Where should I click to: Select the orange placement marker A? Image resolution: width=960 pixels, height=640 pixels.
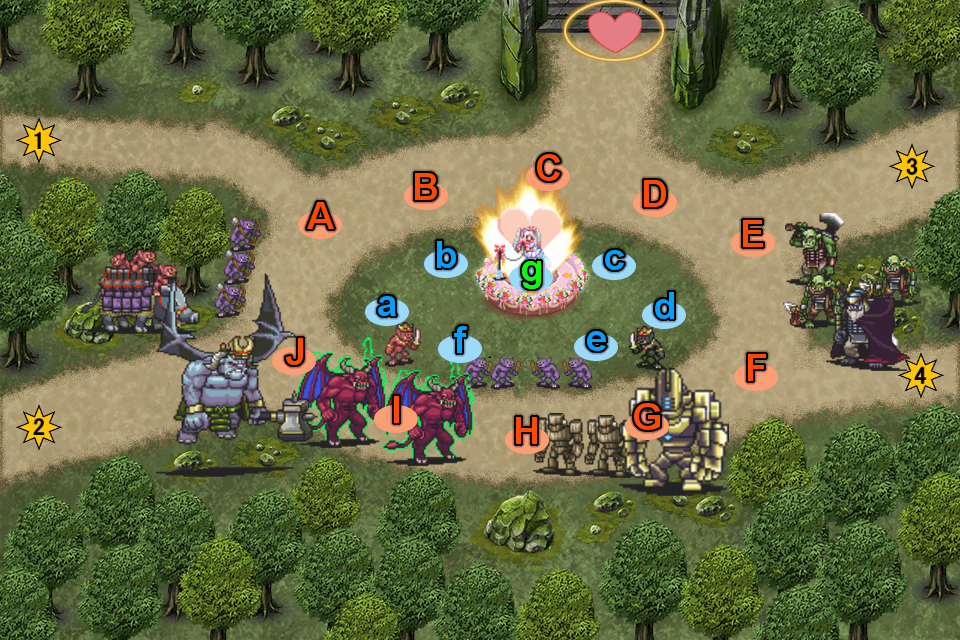click(319, 217)
